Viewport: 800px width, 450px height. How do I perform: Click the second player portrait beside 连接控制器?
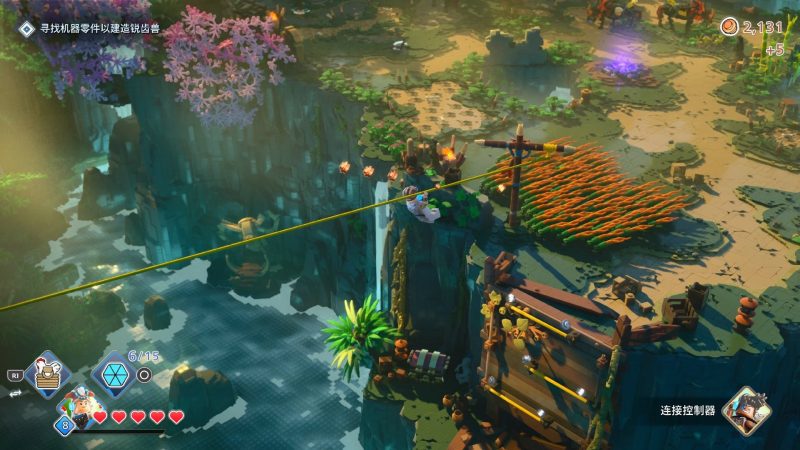tap(745, 410)
